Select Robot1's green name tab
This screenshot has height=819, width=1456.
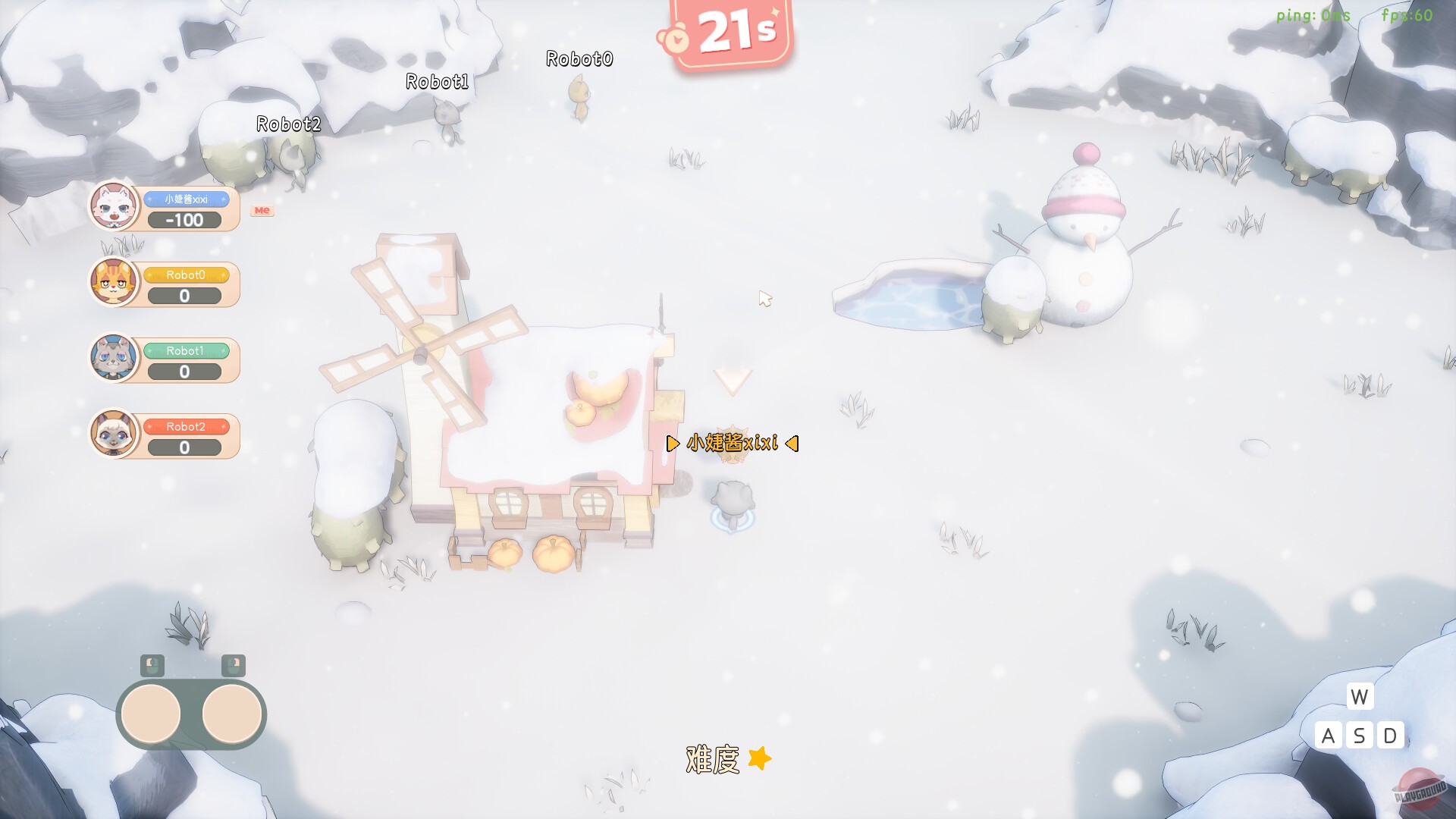pos(184,352)
